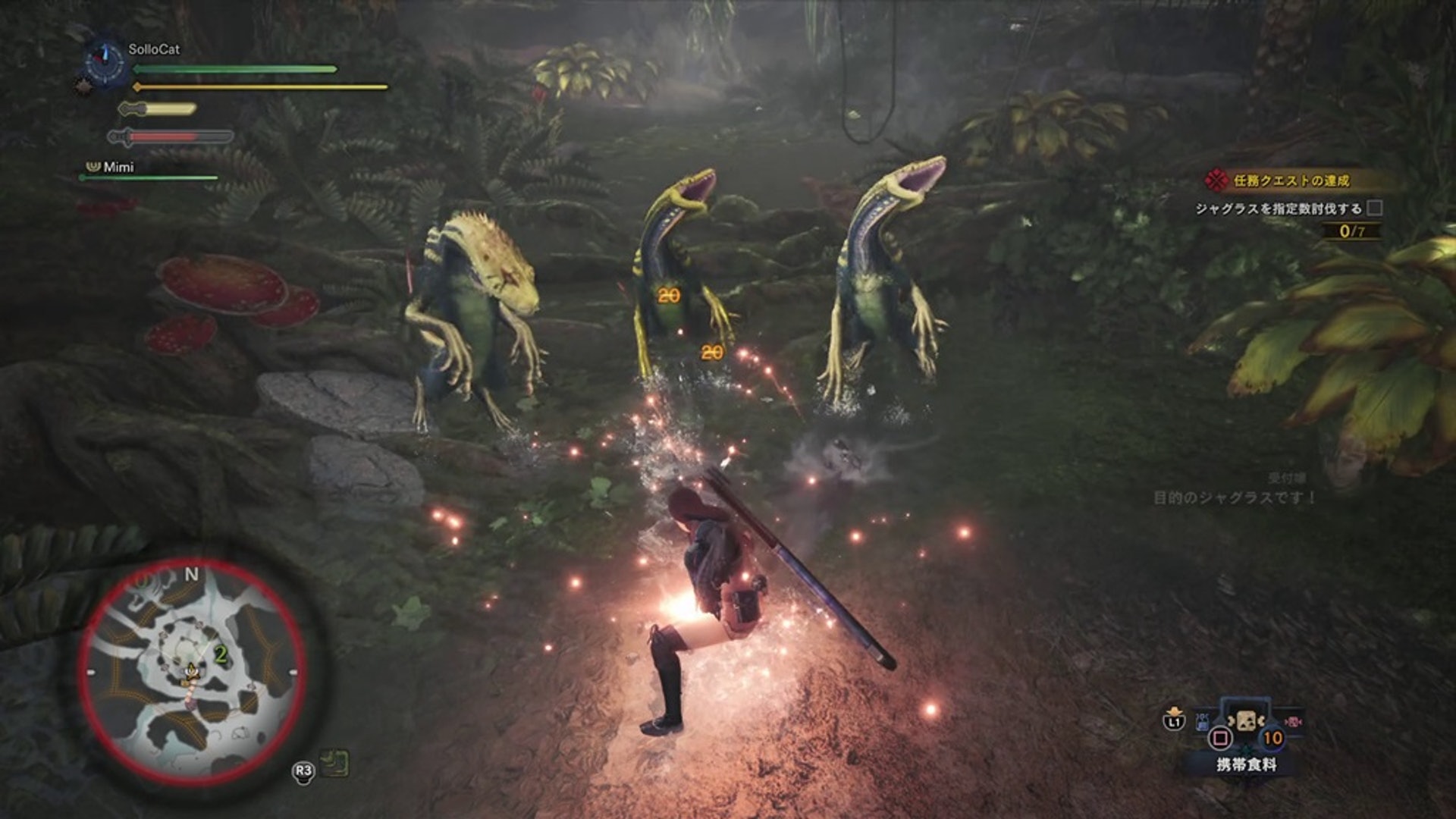Select the blue item left of rations
The image size is (1456, 819).
[x=1203, y=721]
